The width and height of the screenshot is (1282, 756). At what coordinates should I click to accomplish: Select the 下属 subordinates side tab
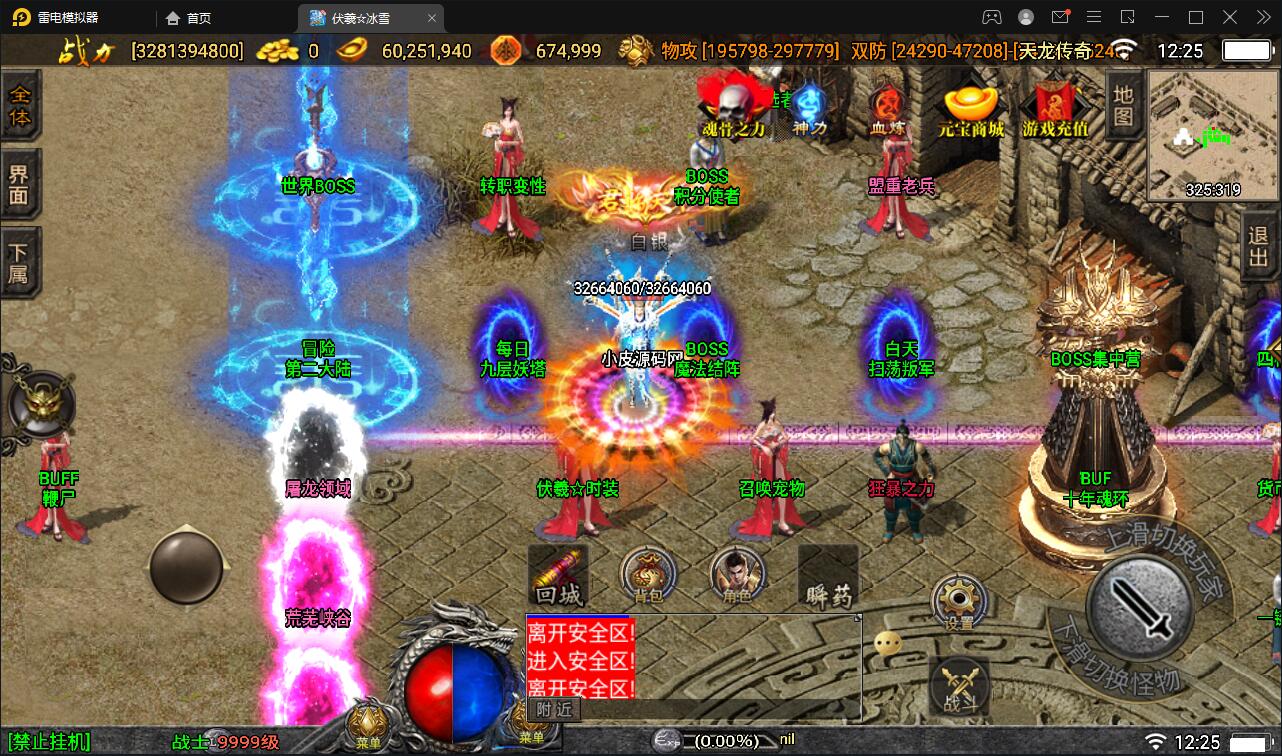coord(19,262)
